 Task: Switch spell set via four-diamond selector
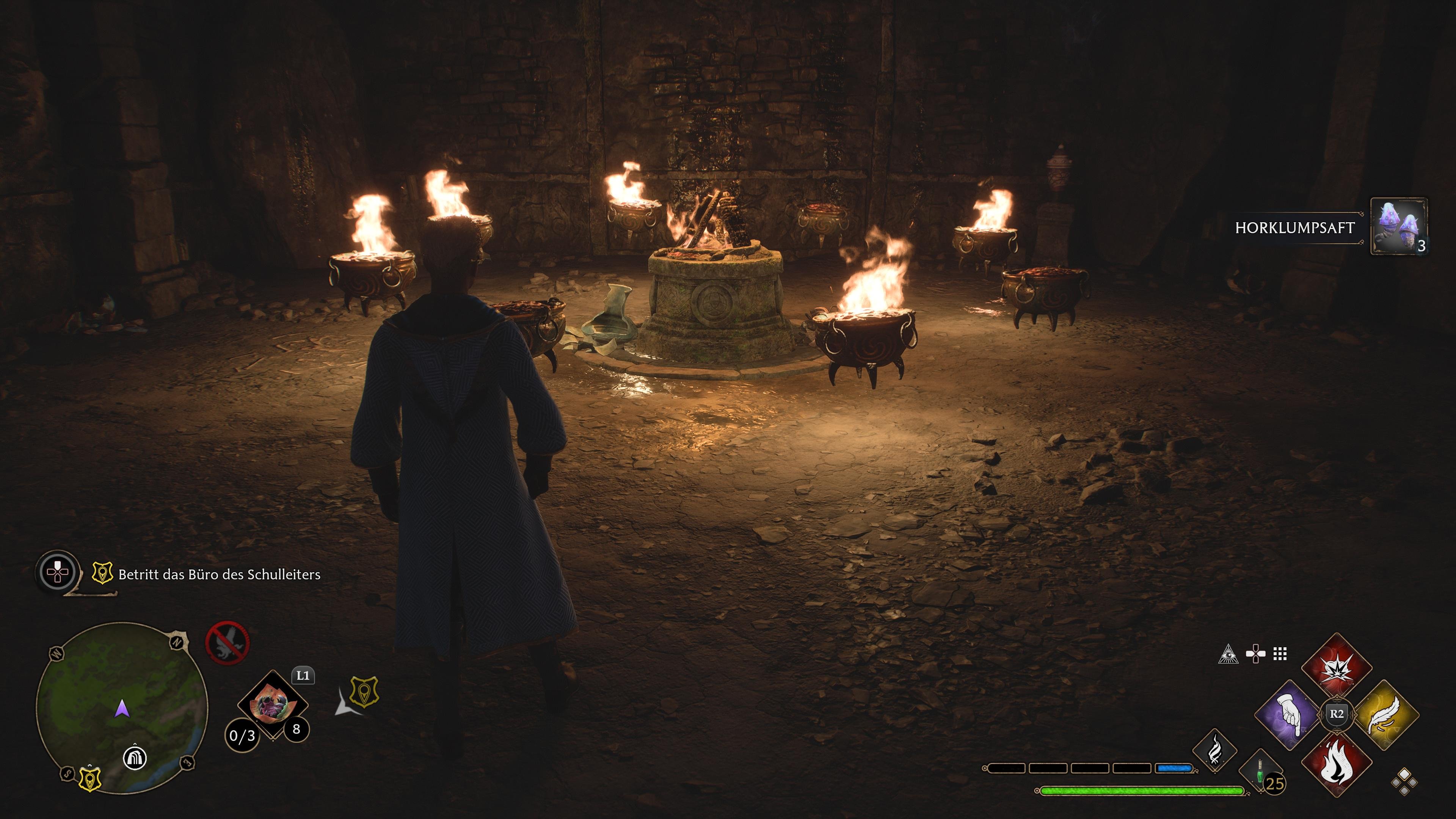(x=1404, y=782)
